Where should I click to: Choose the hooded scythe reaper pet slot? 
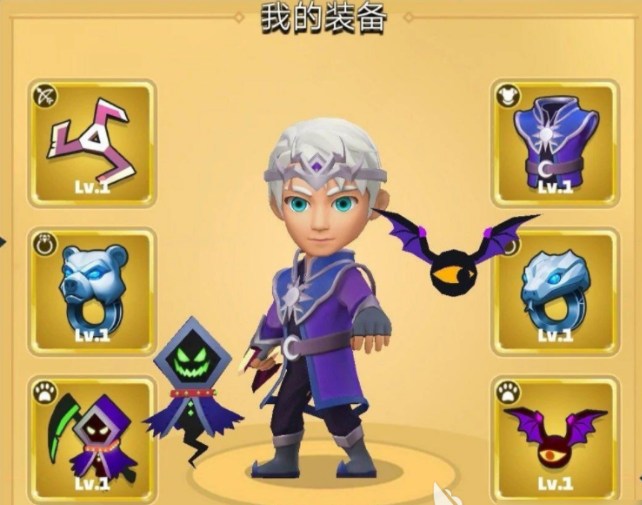(92, 437)
